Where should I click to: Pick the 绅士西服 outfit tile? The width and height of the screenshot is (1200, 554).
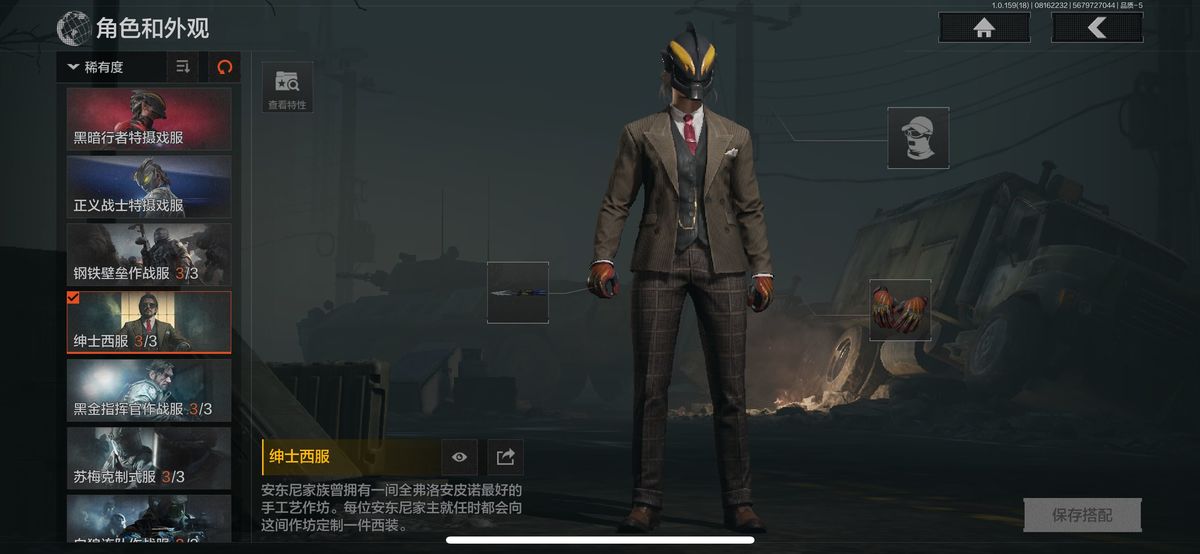[x=149, y=322]
